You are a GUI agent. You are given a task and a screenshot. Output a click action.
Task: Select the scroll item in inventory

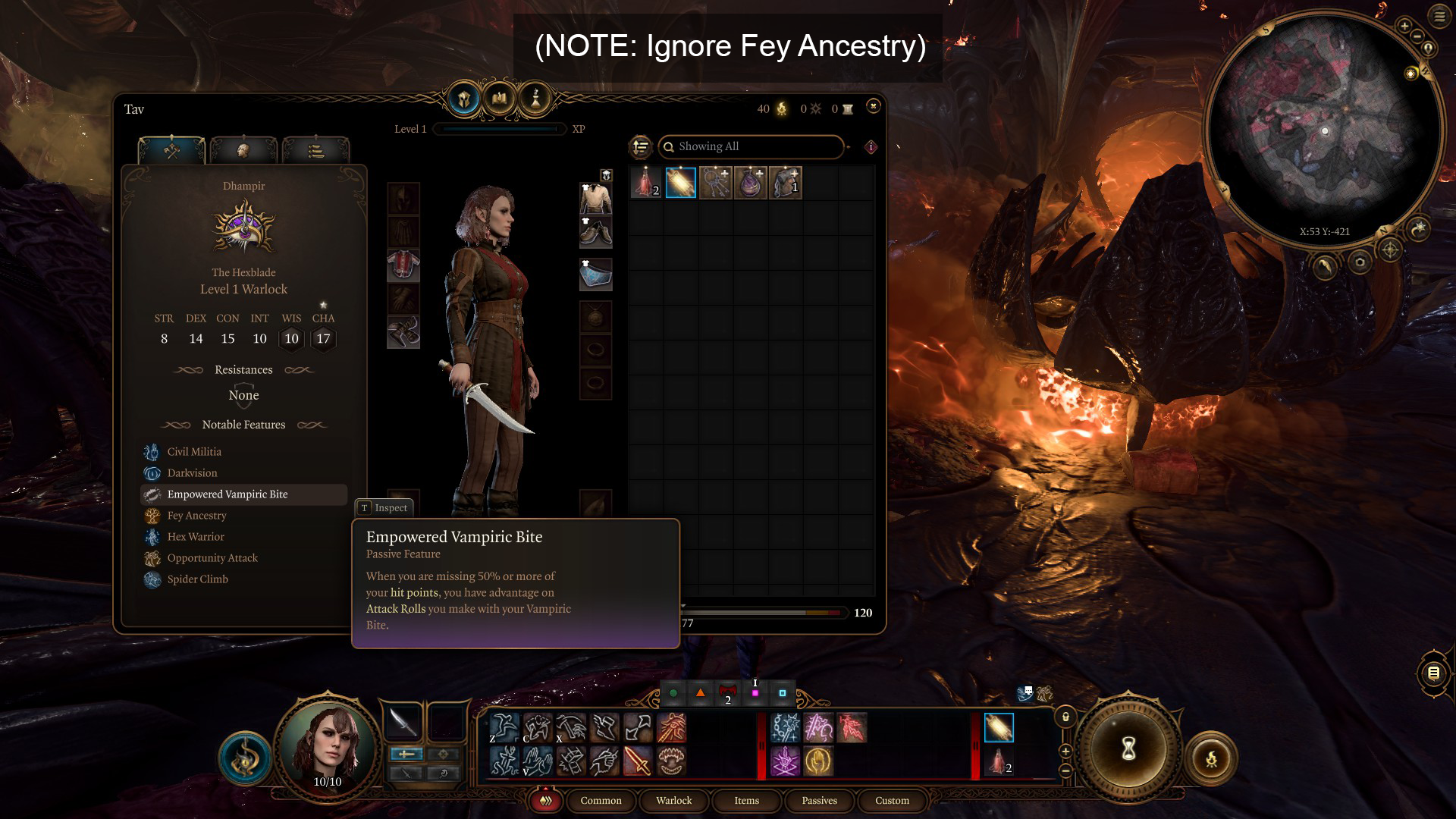680,183
